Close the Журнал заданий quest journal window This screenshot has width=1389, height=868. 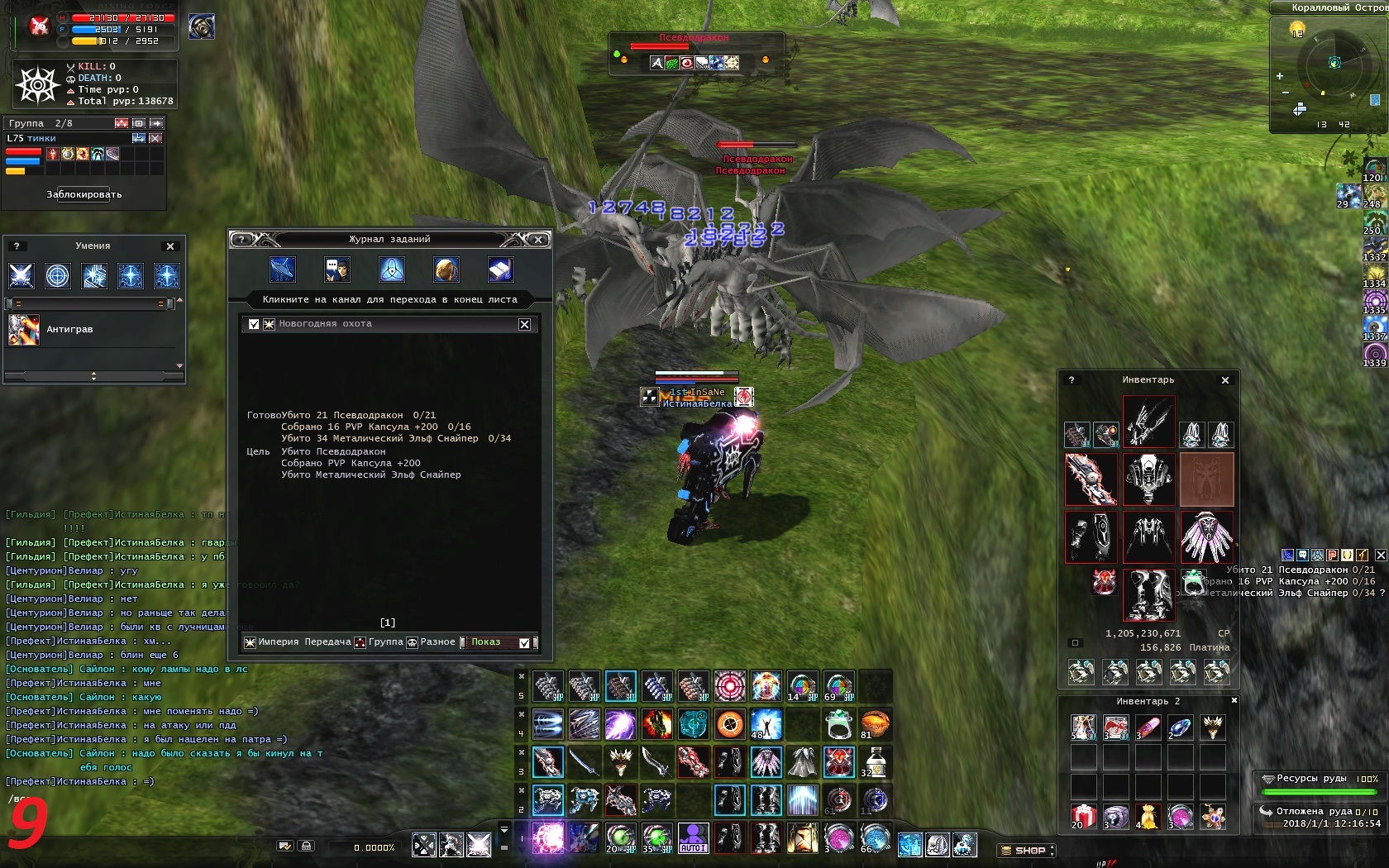(x=538, y=240)
